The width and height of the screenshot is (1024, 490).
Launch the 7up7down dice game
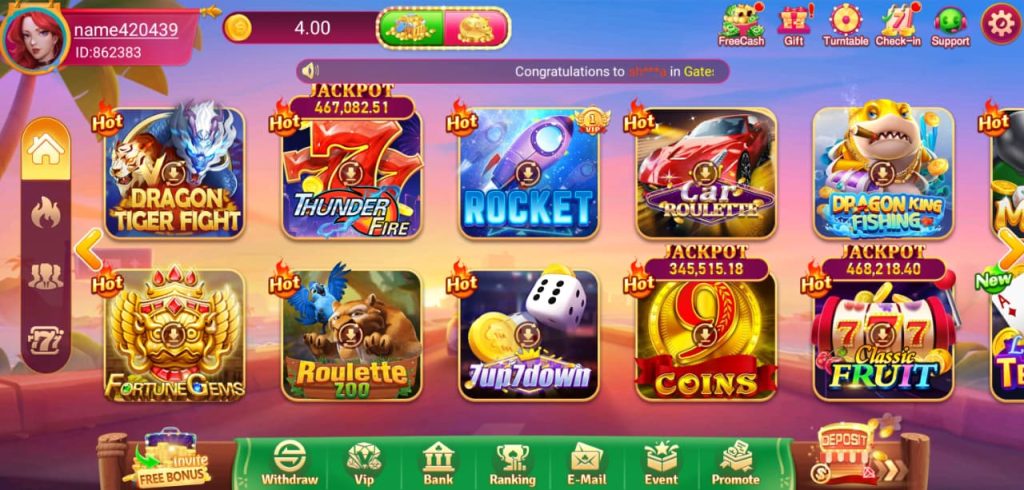pyautogui.click(x=527, y=335)
